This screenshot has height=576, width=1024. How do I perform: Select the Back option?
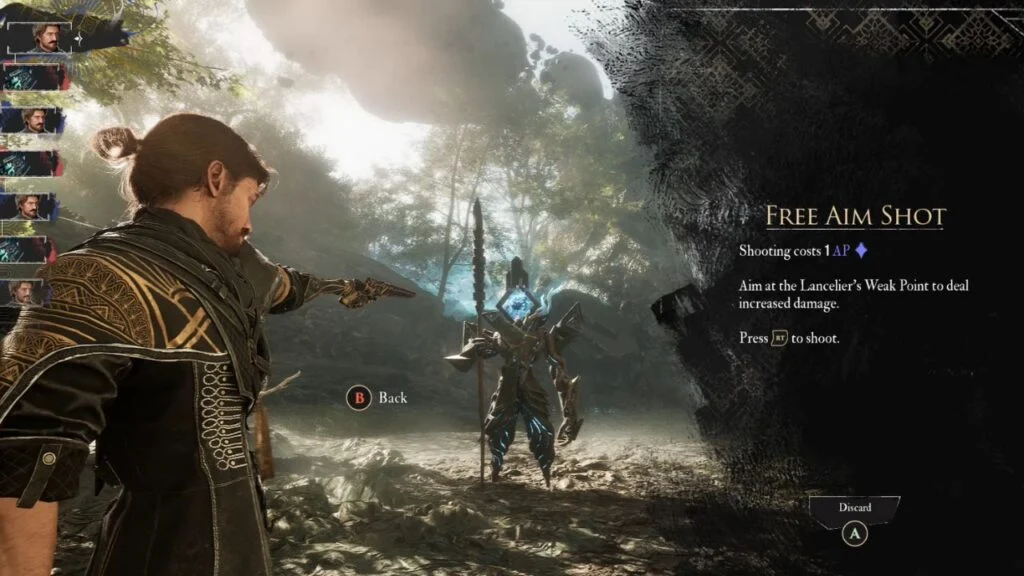(378, 398)
